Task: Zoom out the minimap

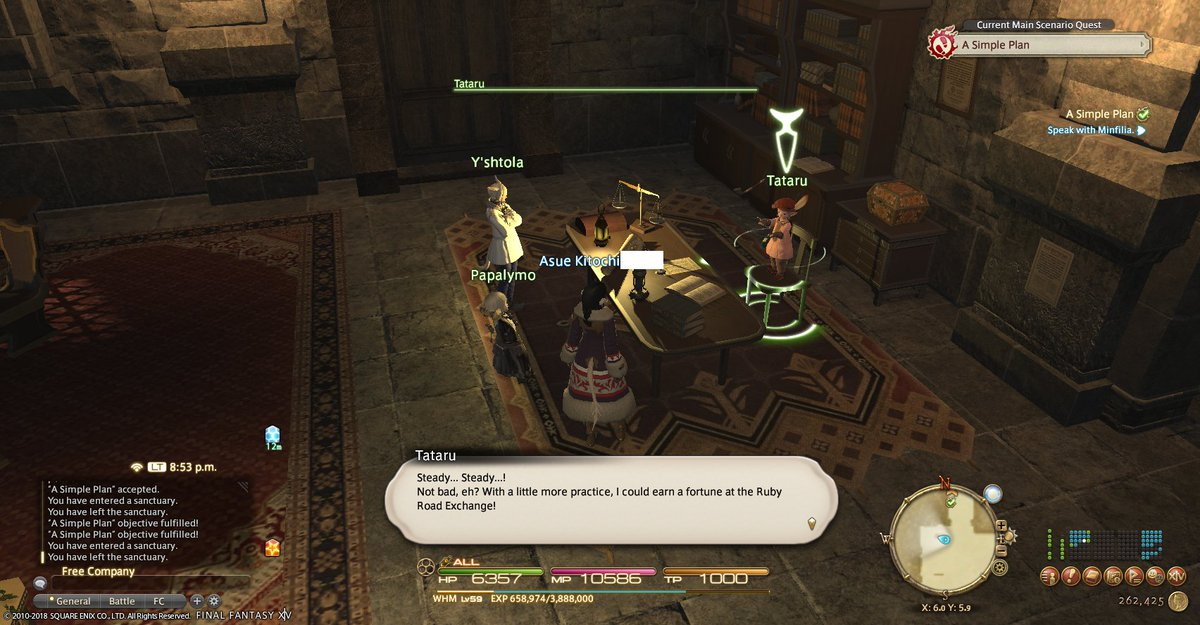Action: click(x=1001, y=551)
